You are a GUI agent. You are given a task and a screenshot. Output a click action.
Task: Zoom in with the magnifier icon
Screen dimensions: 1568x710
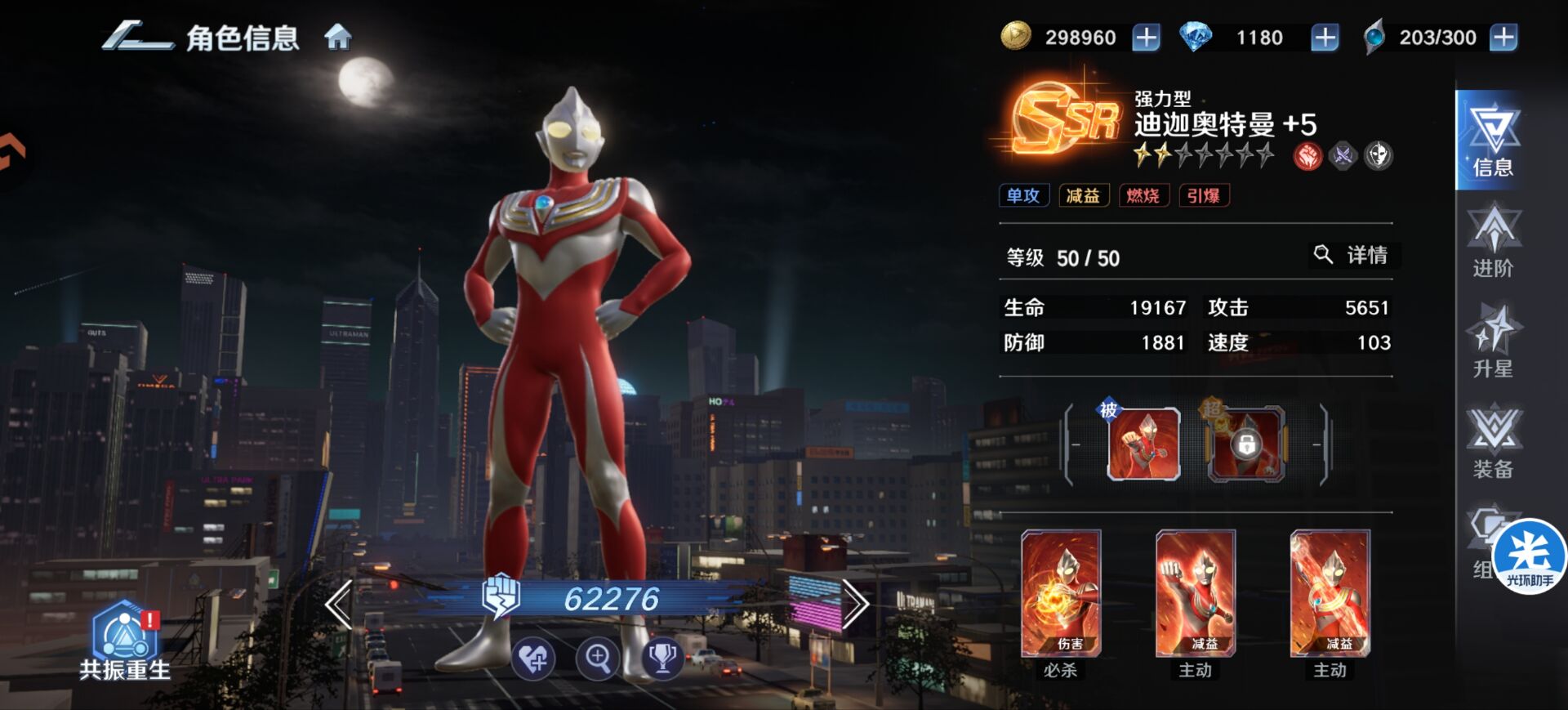coord(598,658)
